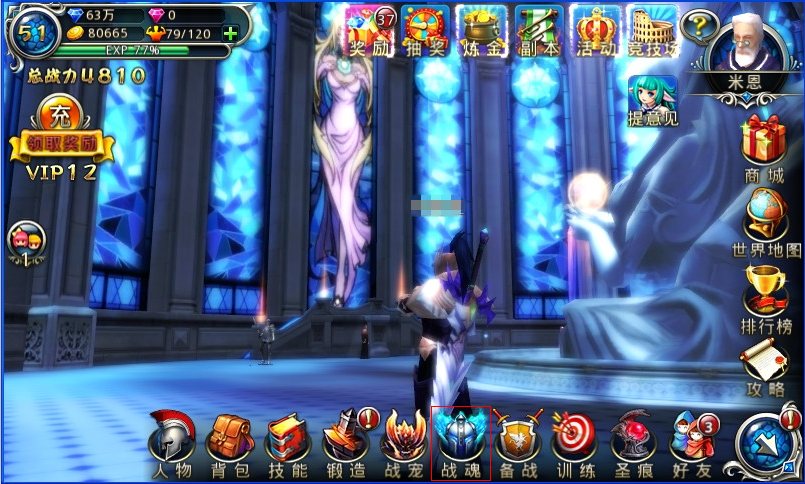Viewport: 805px width, 484px height.
Task: Show the 世界地图 world map
Action: coord(766,222)
